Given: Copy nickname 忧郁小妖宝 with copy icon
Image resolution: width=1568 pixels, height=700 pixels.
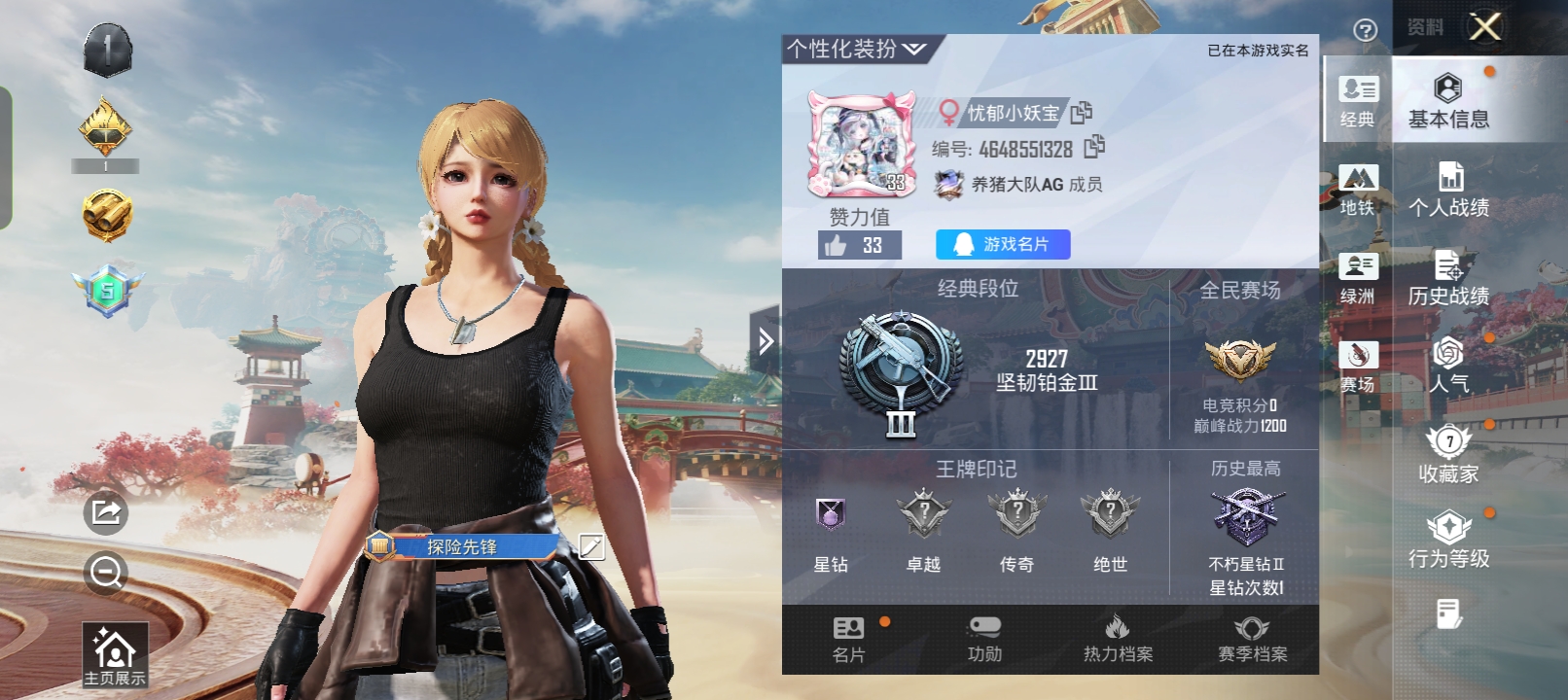Looking at the screenshot, I should [1082, 112].
